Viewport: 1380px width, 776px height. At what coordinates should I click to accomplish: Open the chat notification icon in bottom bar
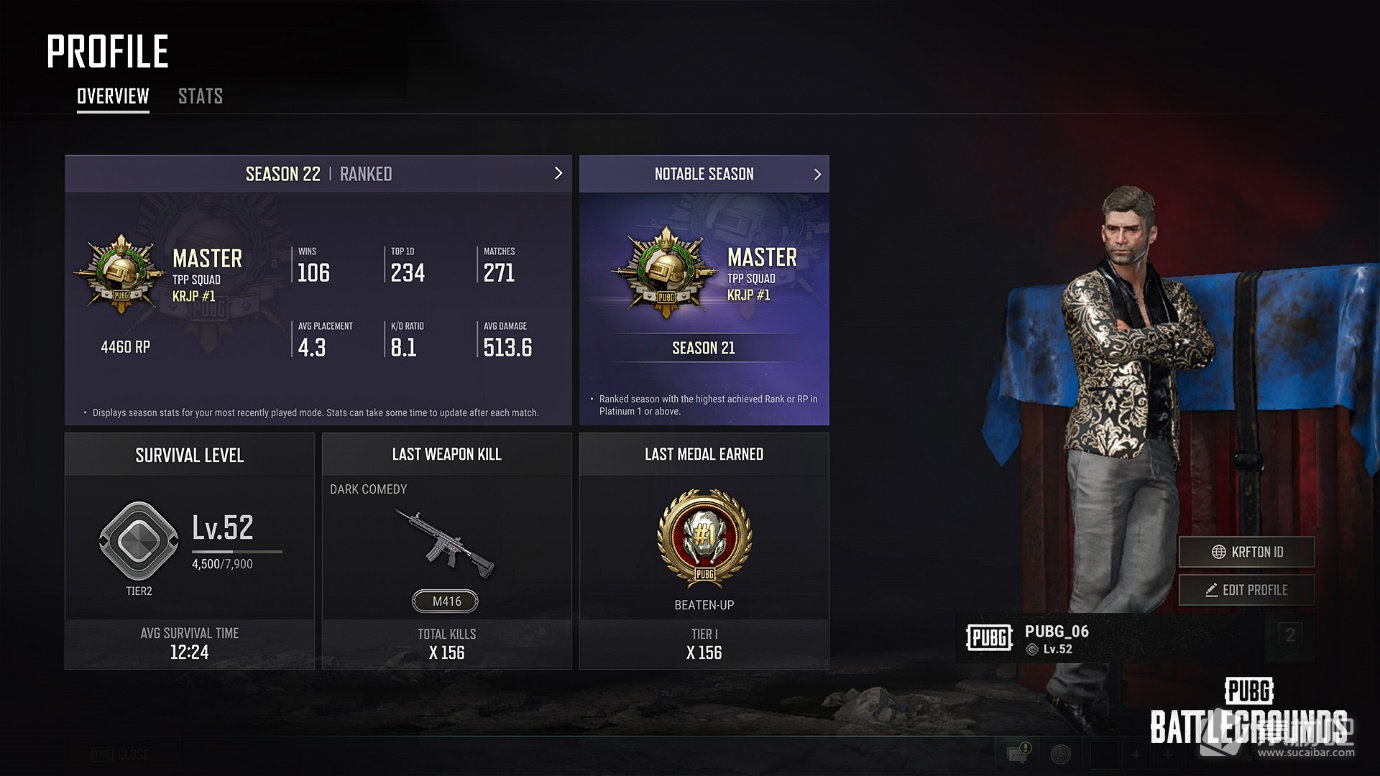point(1018,754)
